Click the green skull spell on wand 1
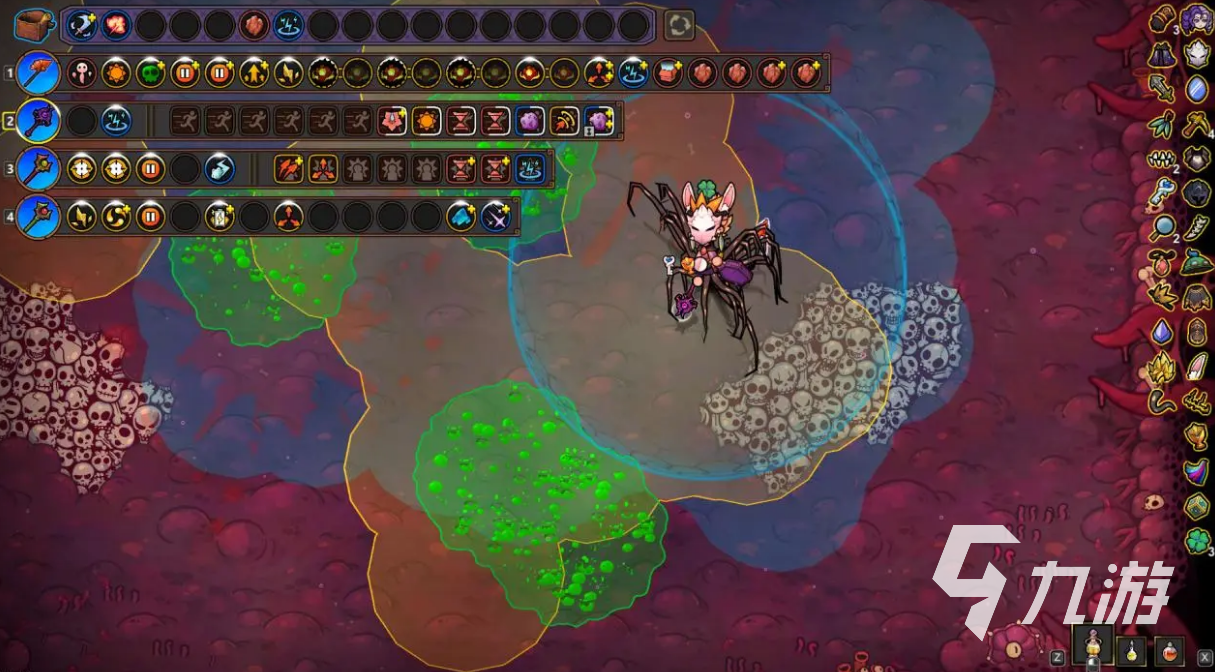The image size is (1215, 672). tap(150, 73)
